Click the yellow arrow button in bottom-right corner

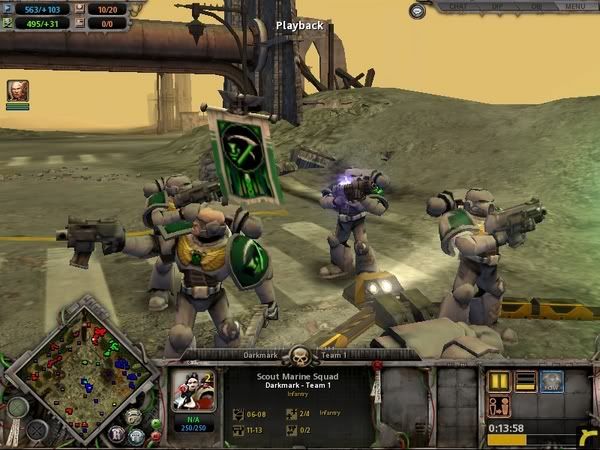[588, 435]
